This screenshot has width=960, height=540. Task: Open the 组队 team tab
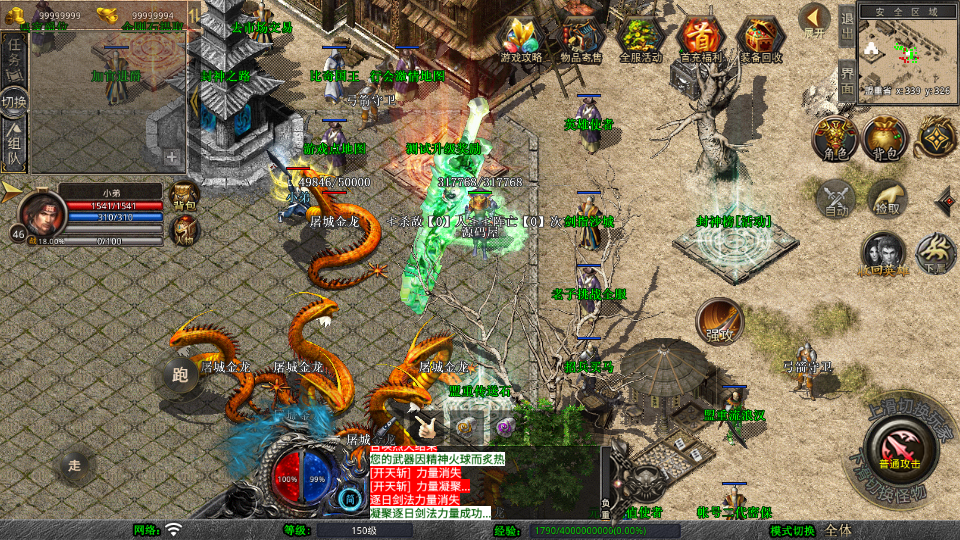[x=14, y=146]
